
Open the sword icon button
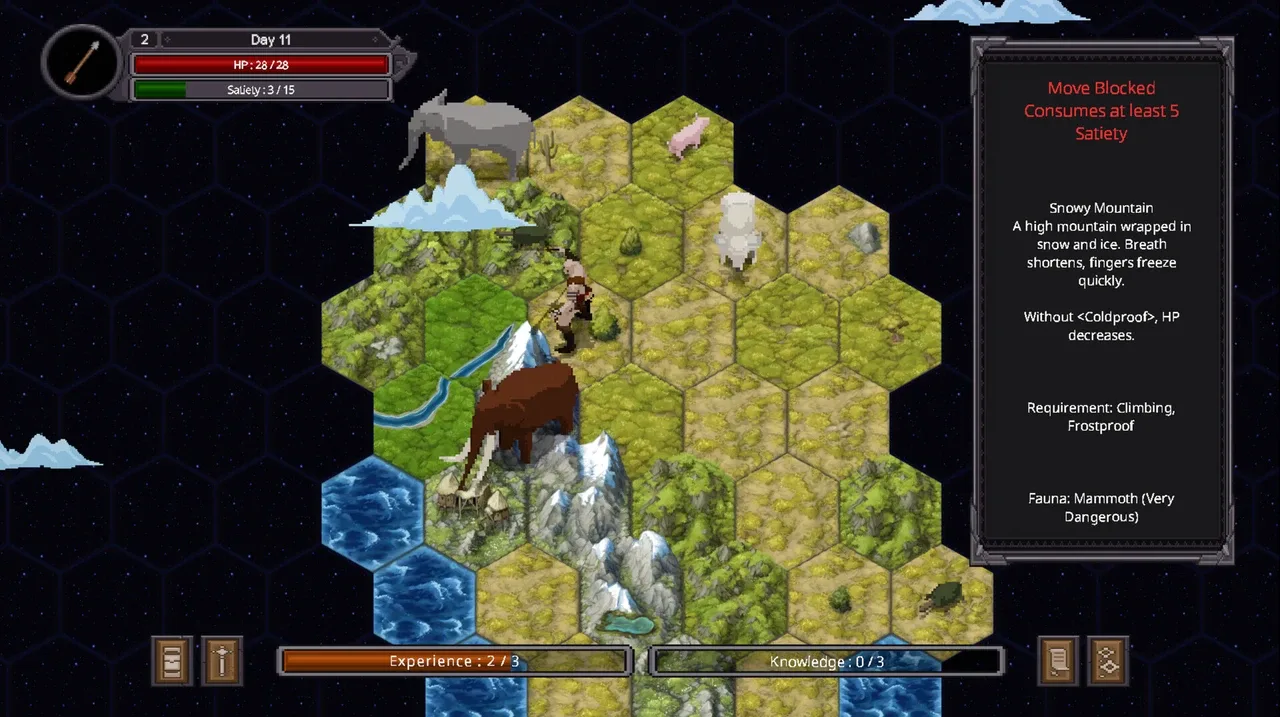tap(222, 661)
